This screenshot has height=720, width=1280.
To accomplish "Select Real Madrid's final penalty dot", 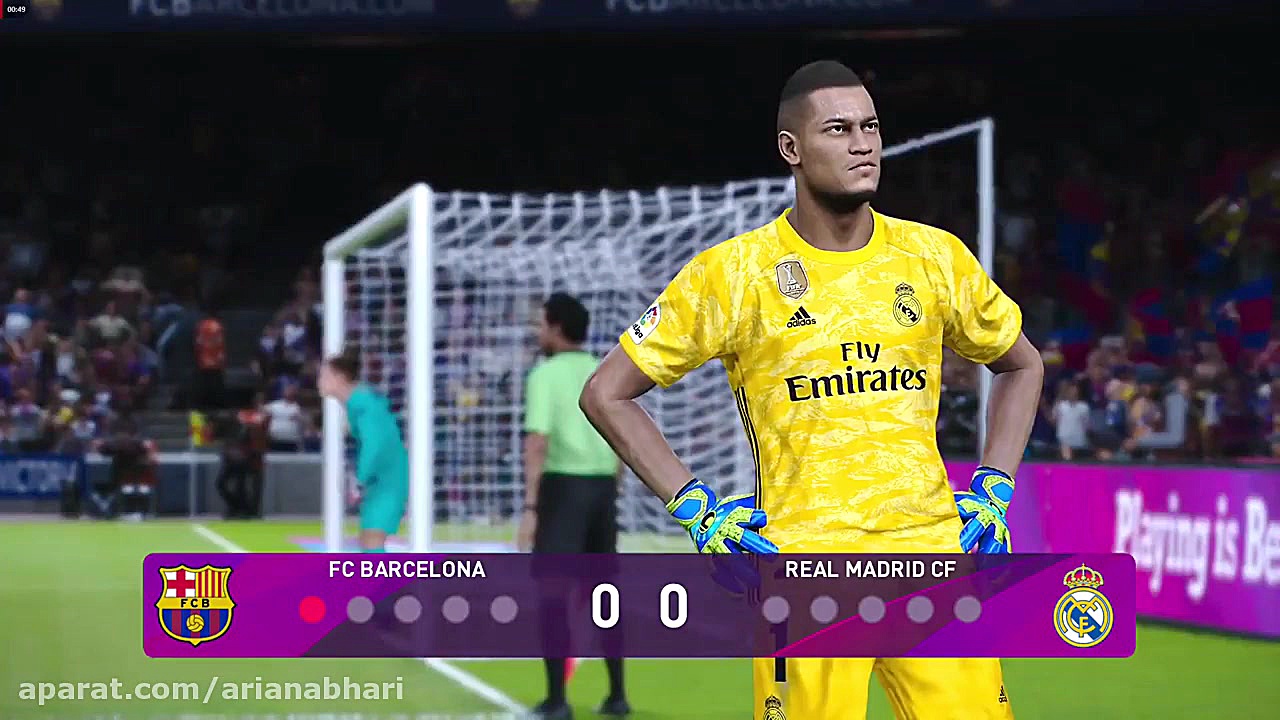I will 966,609.
